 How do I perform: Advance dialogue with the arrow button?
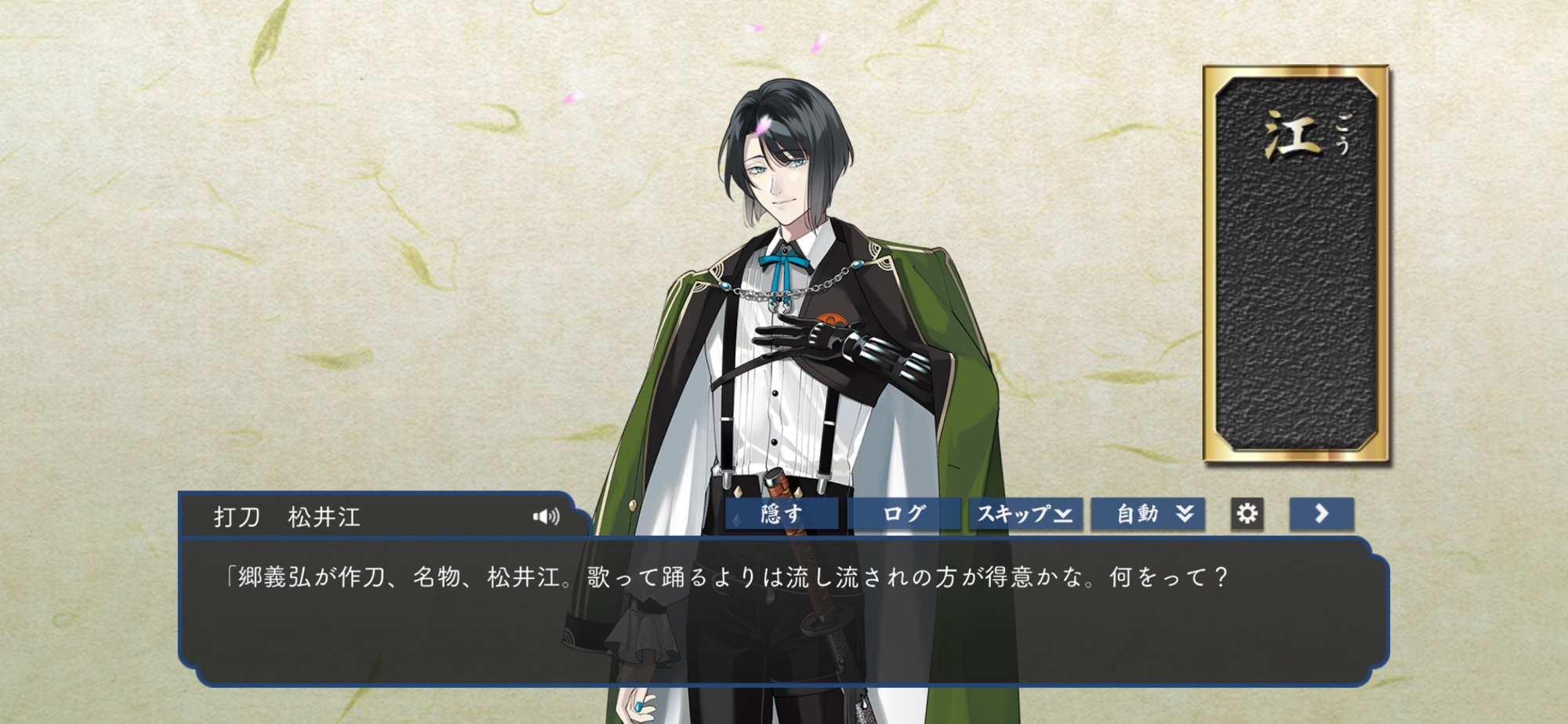tap(1322, 514)
